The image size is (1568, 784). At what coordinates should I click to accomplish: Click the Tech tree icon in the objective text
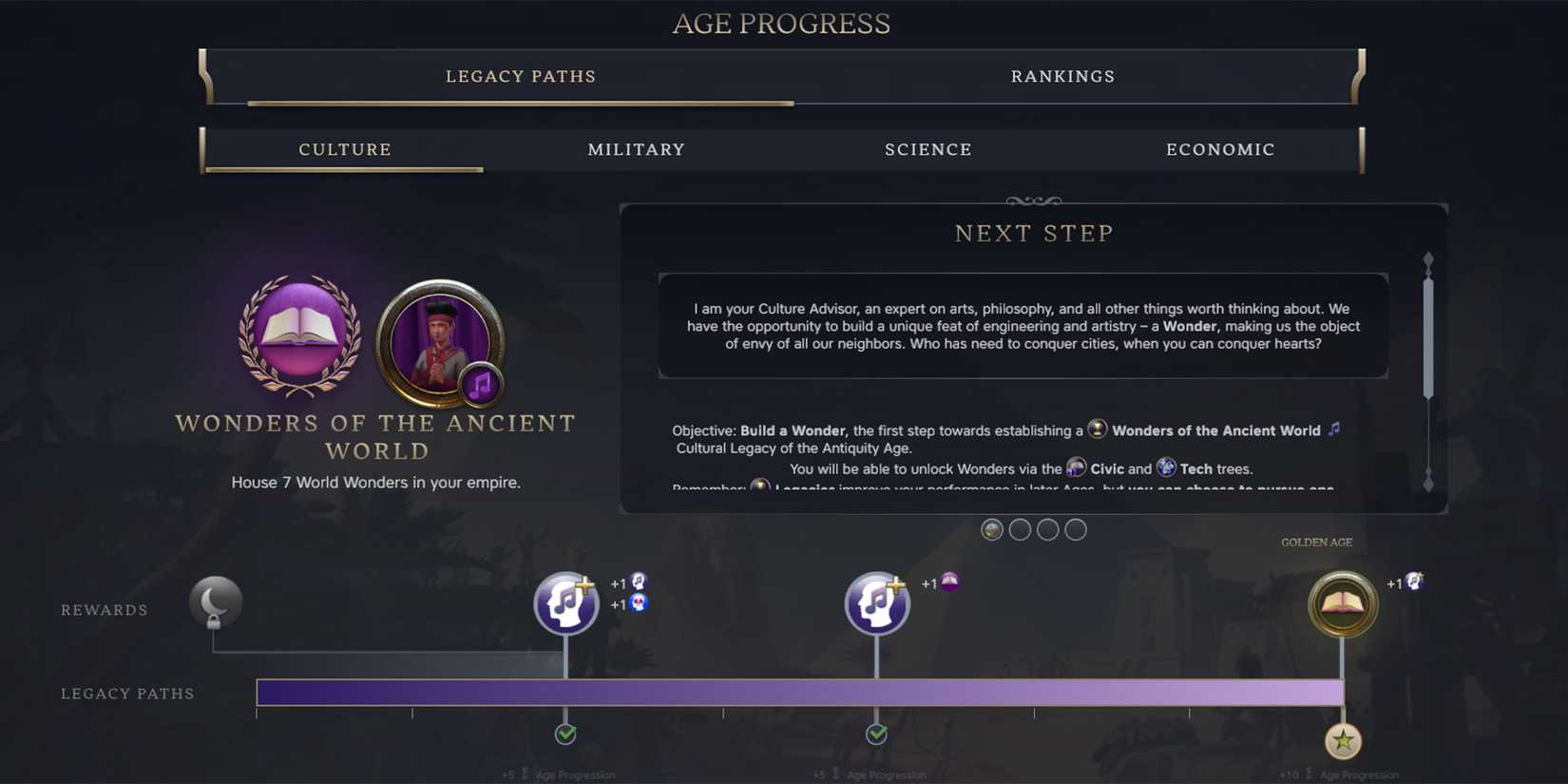[1166, 467]
